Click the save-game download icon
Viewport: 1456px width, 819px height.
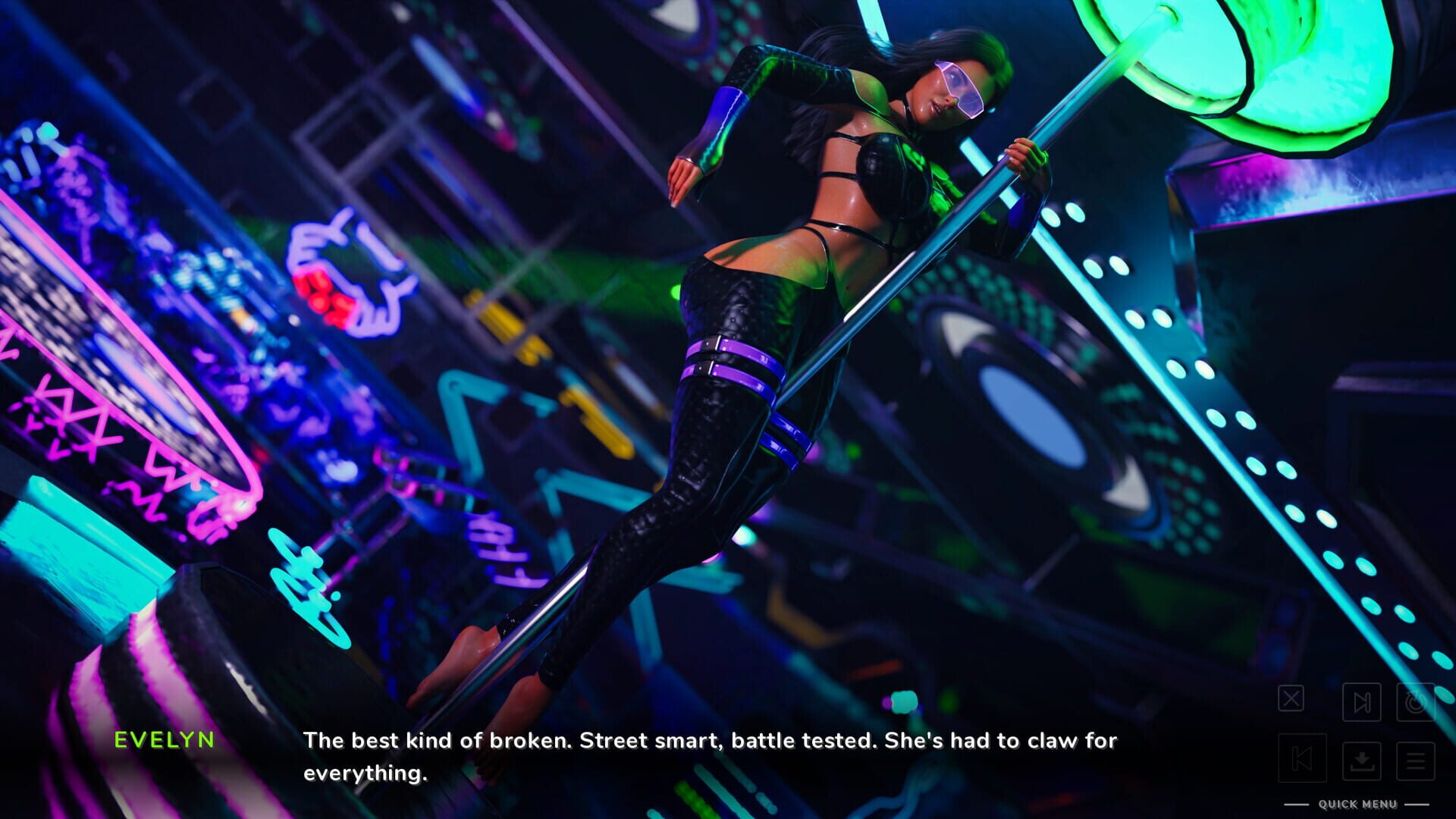coord(1361,762)
